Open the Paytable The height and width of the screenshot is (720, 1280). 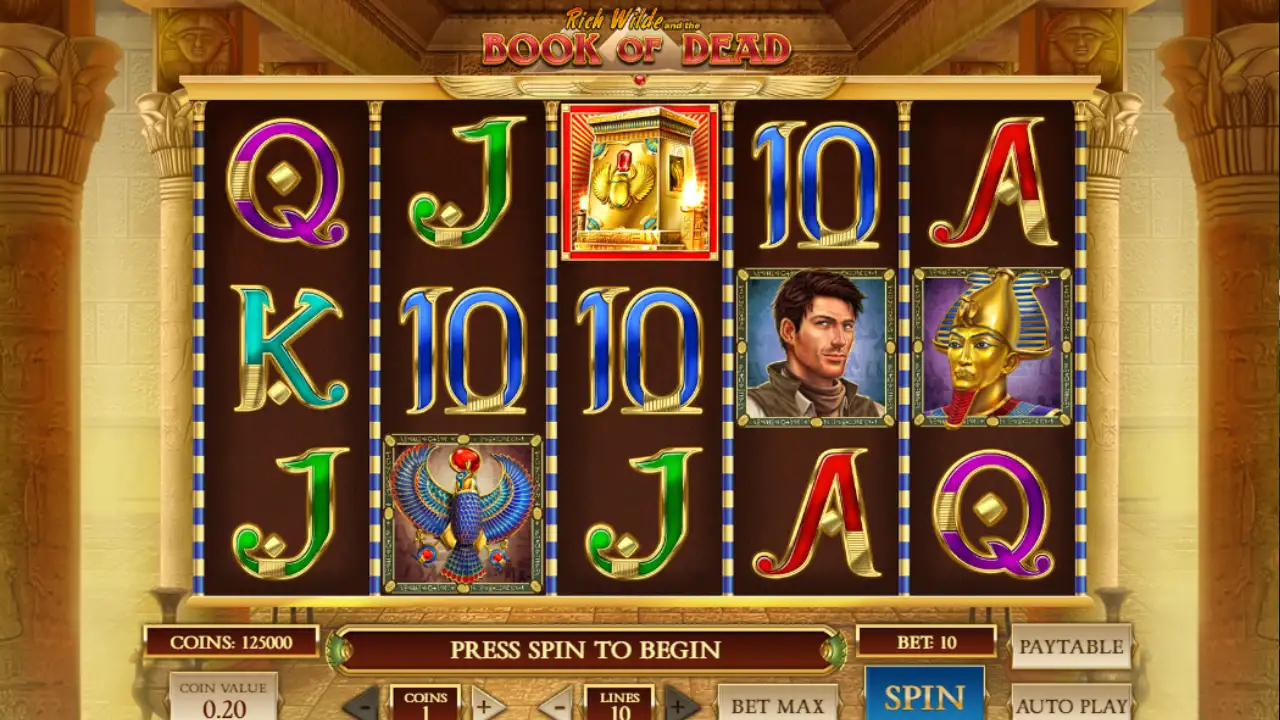[x=1071, y=646]
